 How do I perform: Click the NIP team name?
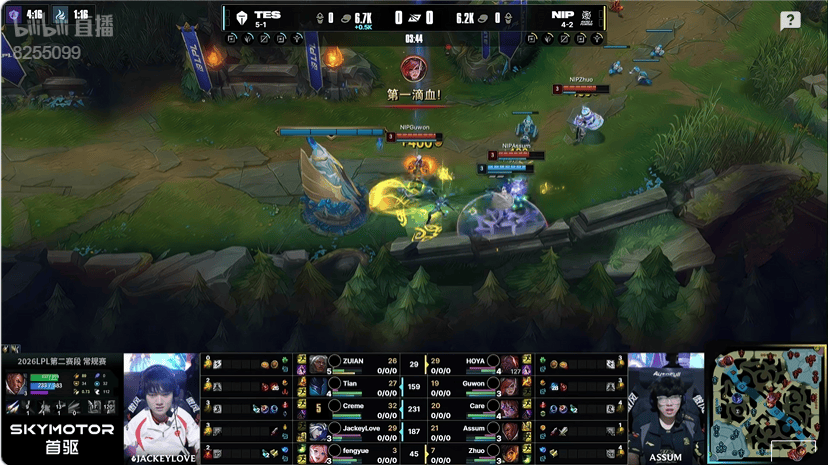(561, 15)
